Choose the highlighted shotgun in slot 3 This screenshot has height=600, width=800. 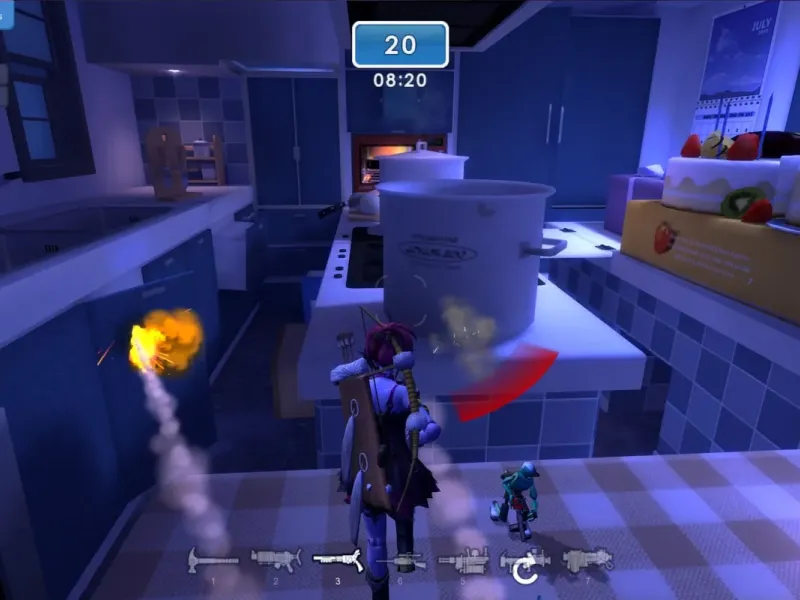[338, 560]
